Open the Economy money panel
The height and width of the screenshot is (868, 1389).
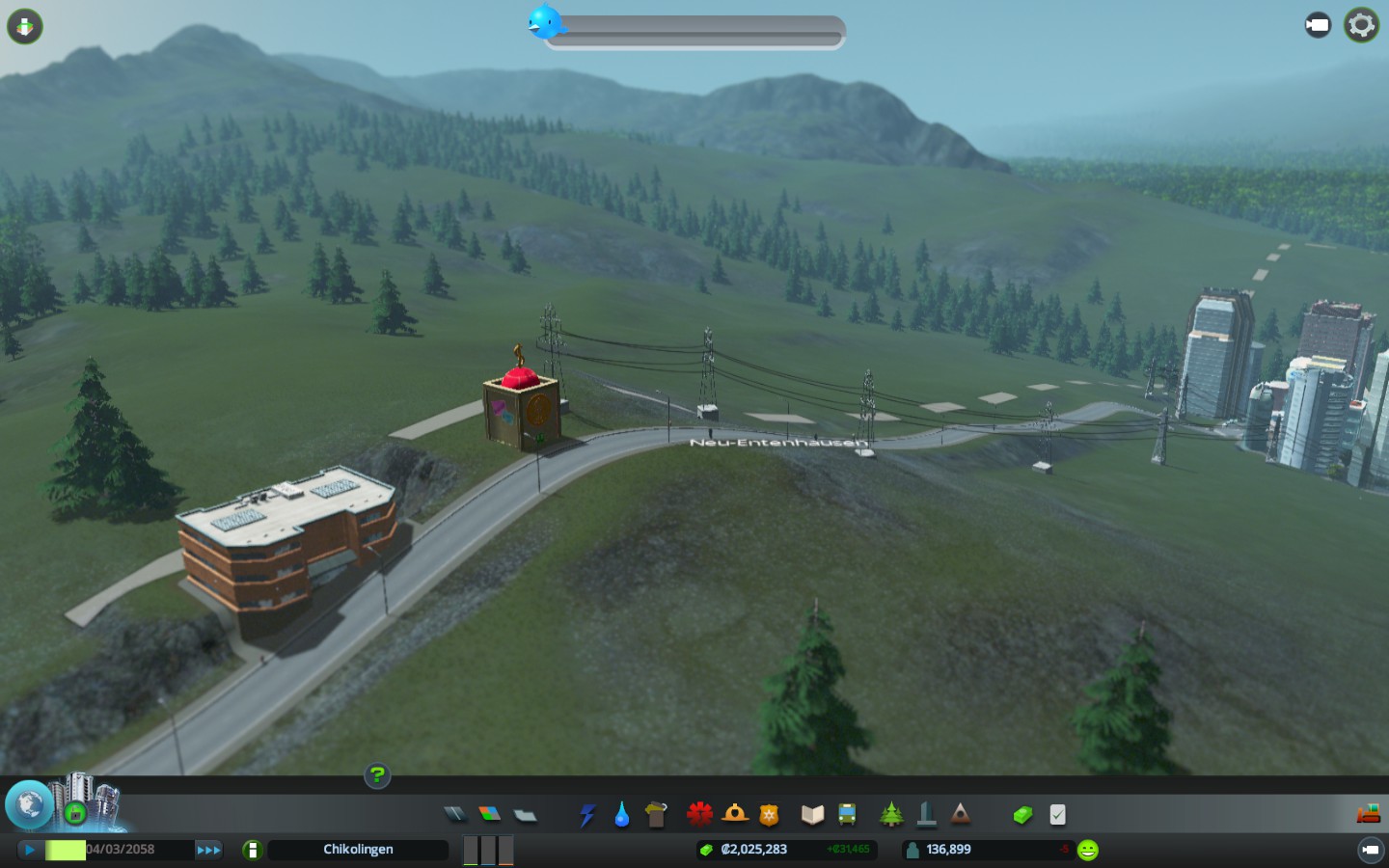(x=1022, y=815)
